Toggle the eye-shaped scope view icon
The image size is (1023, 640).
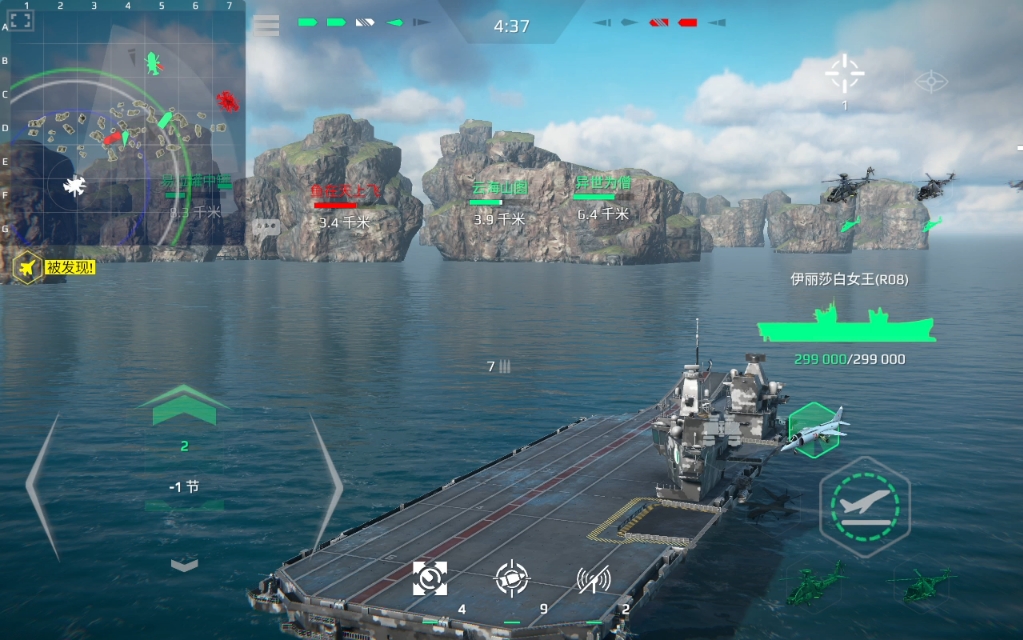click(930, 81)
